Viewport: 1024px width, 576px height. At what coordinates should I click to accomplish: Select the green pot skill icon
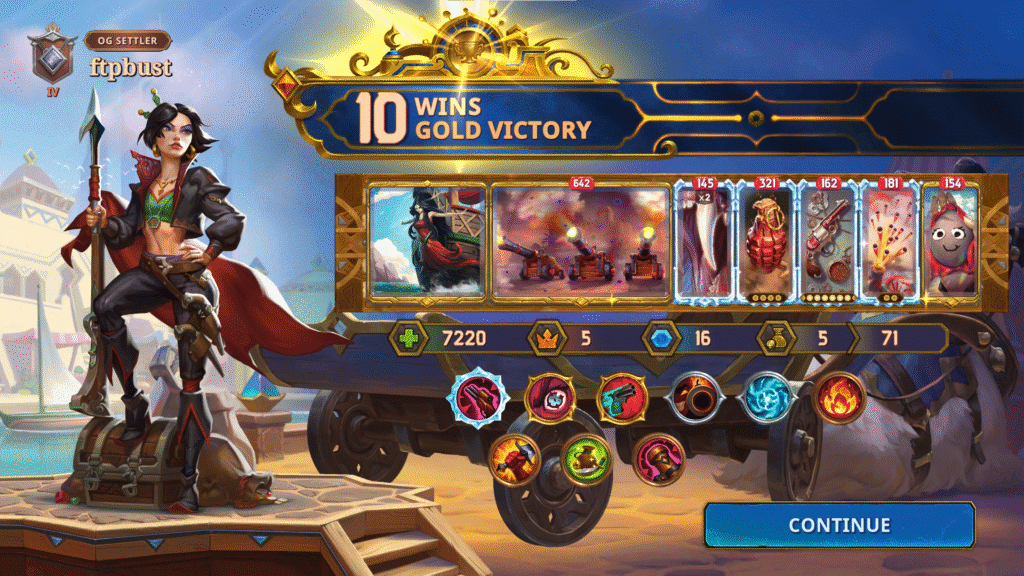pyautogui.click(x=585, y=459)
